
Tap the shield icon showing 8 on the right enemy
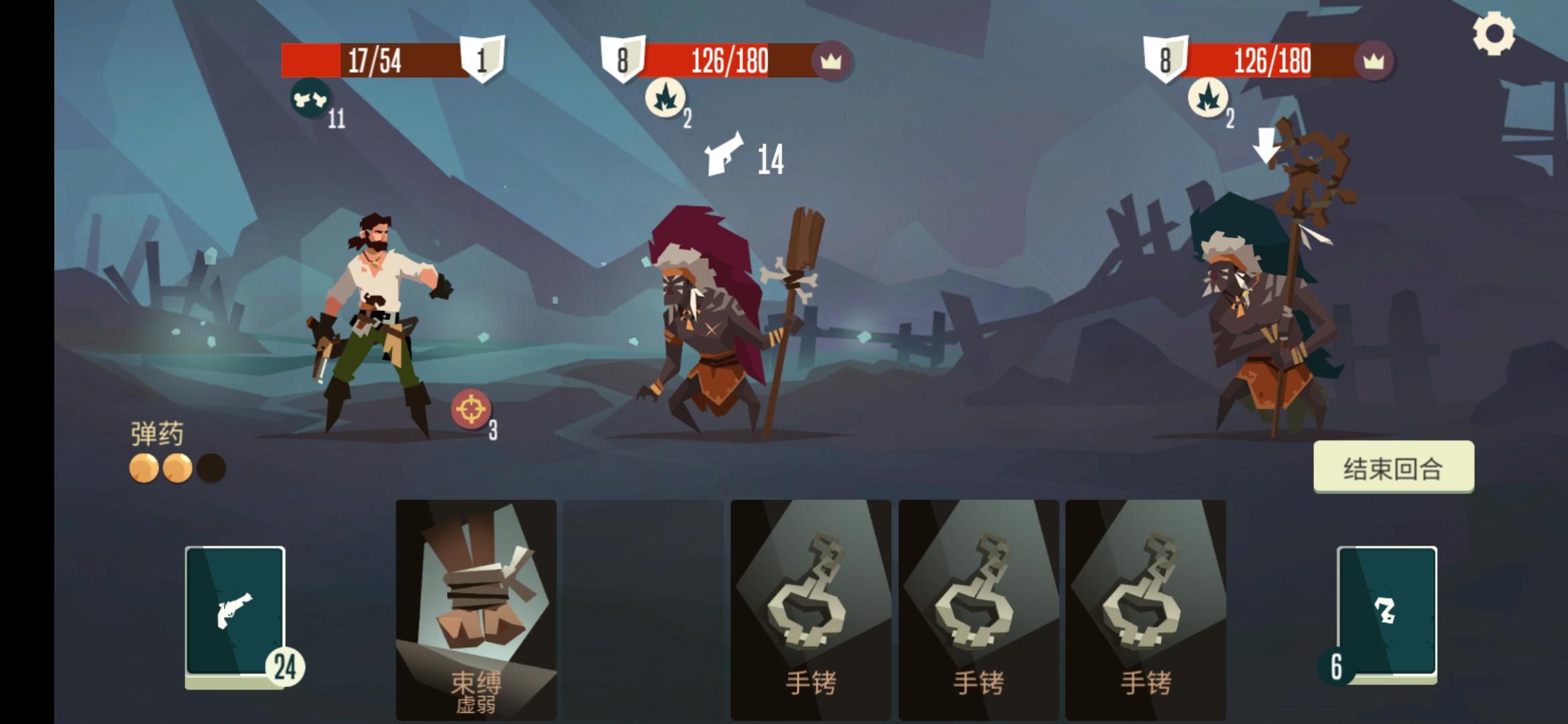pyautogui.click(x=1165, y=60)
